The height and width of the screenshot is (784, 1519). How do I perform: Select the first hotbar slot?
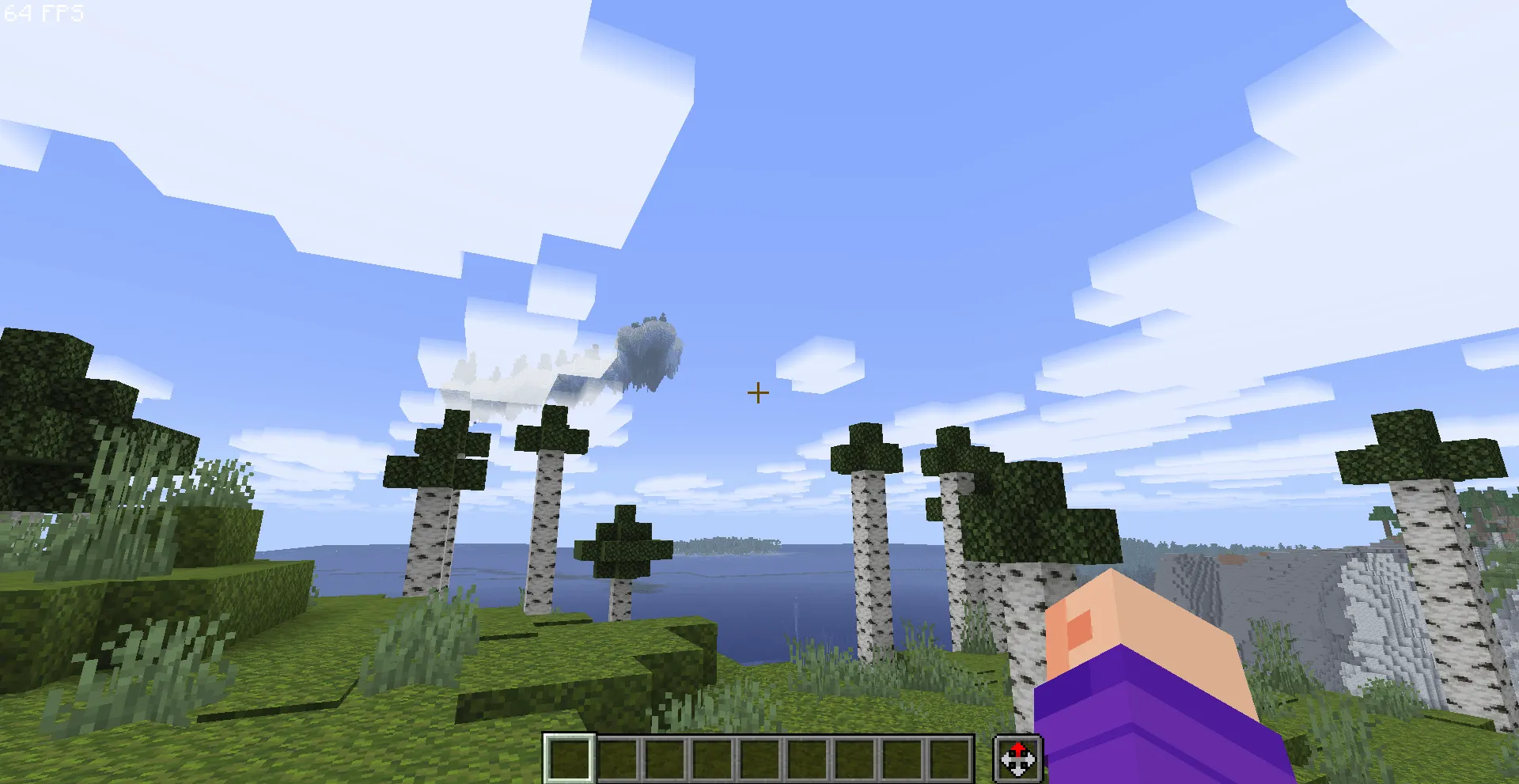coord(570,759)
